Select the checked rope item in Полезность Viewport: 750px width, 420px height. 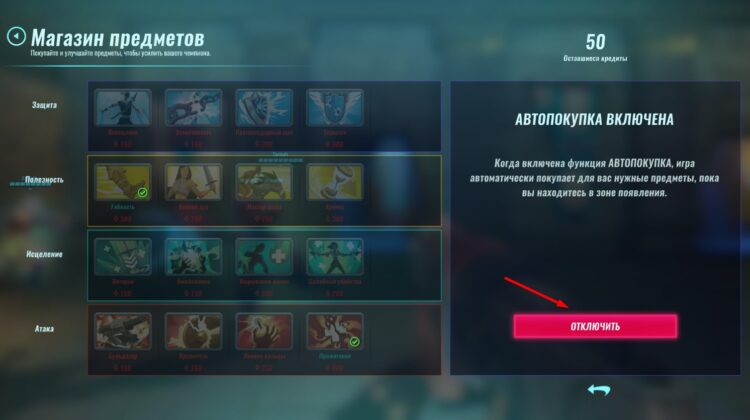pos(123,182)
